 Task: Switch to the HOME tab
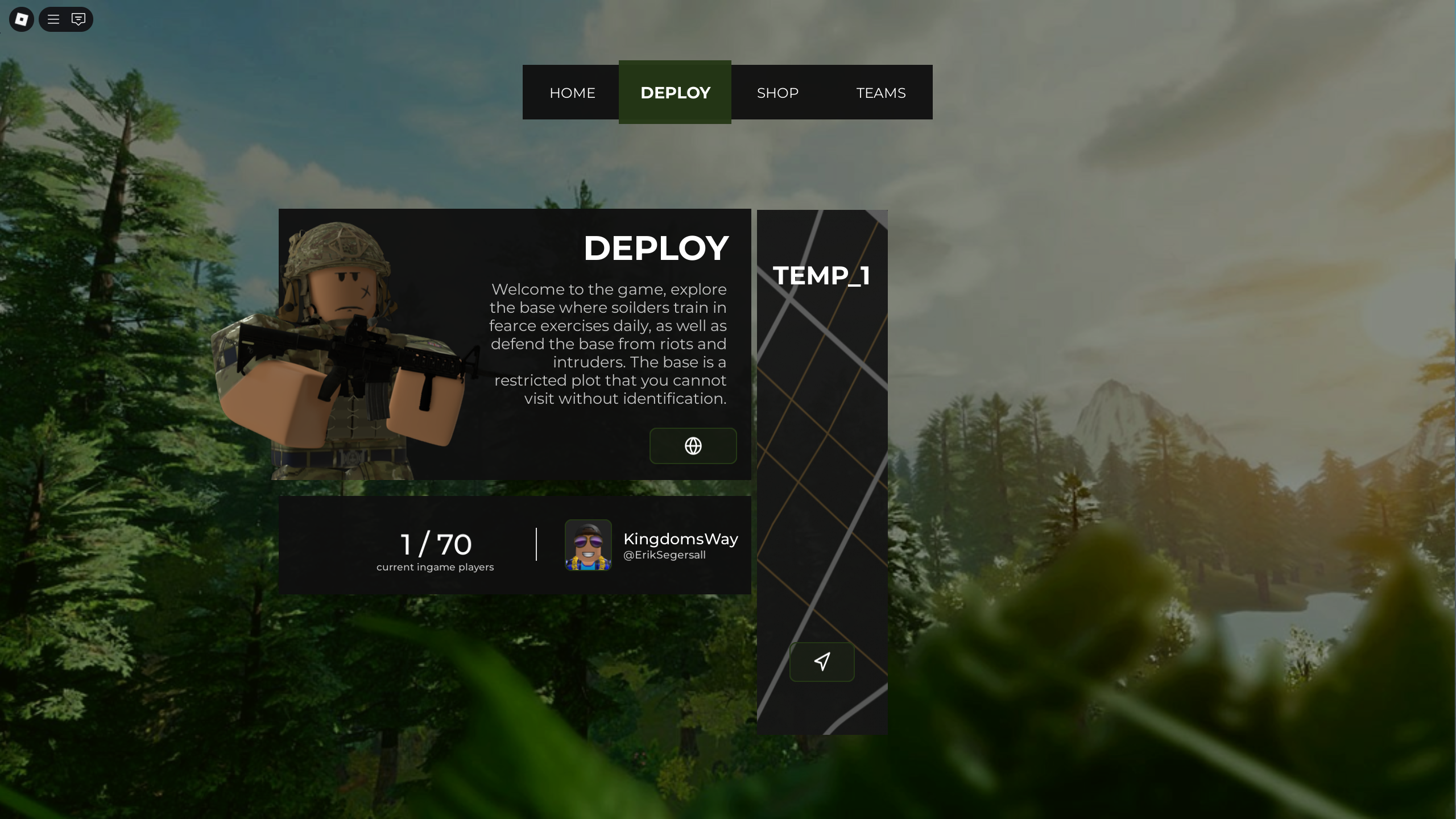pyautogui.click(x=572, y=92)
